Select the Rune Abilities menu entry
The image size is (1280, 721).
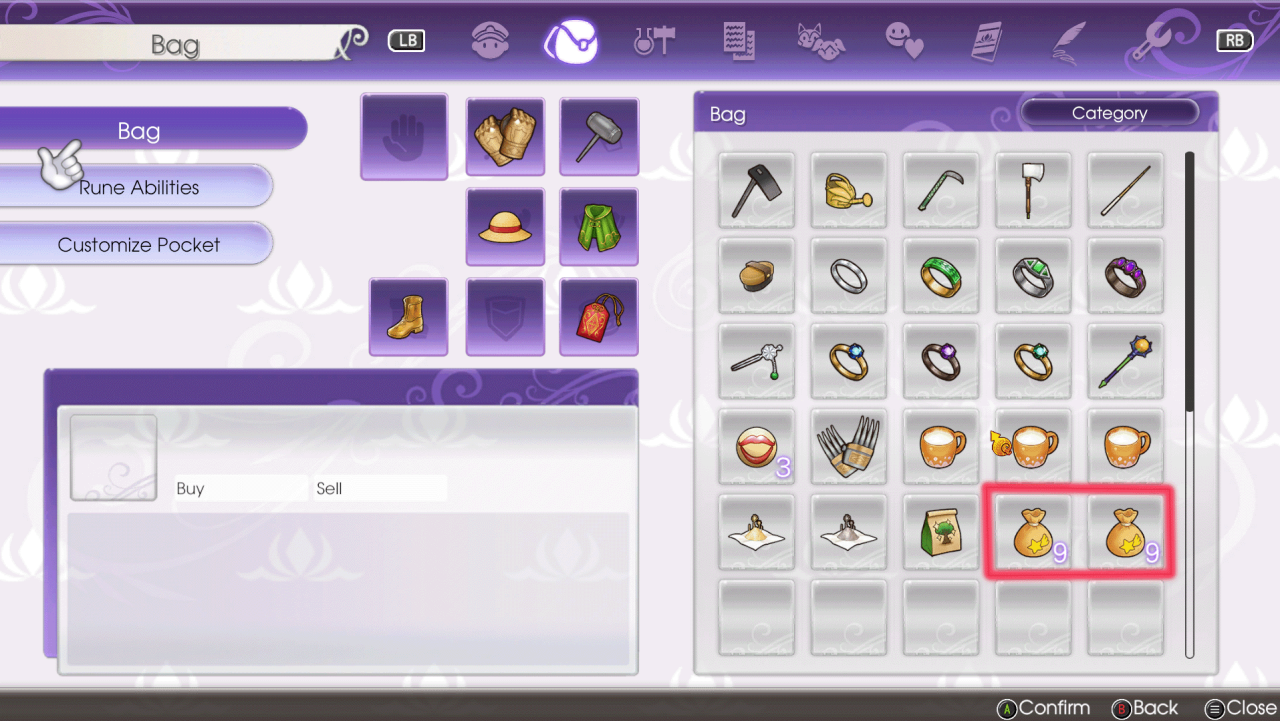click(139, 187)
